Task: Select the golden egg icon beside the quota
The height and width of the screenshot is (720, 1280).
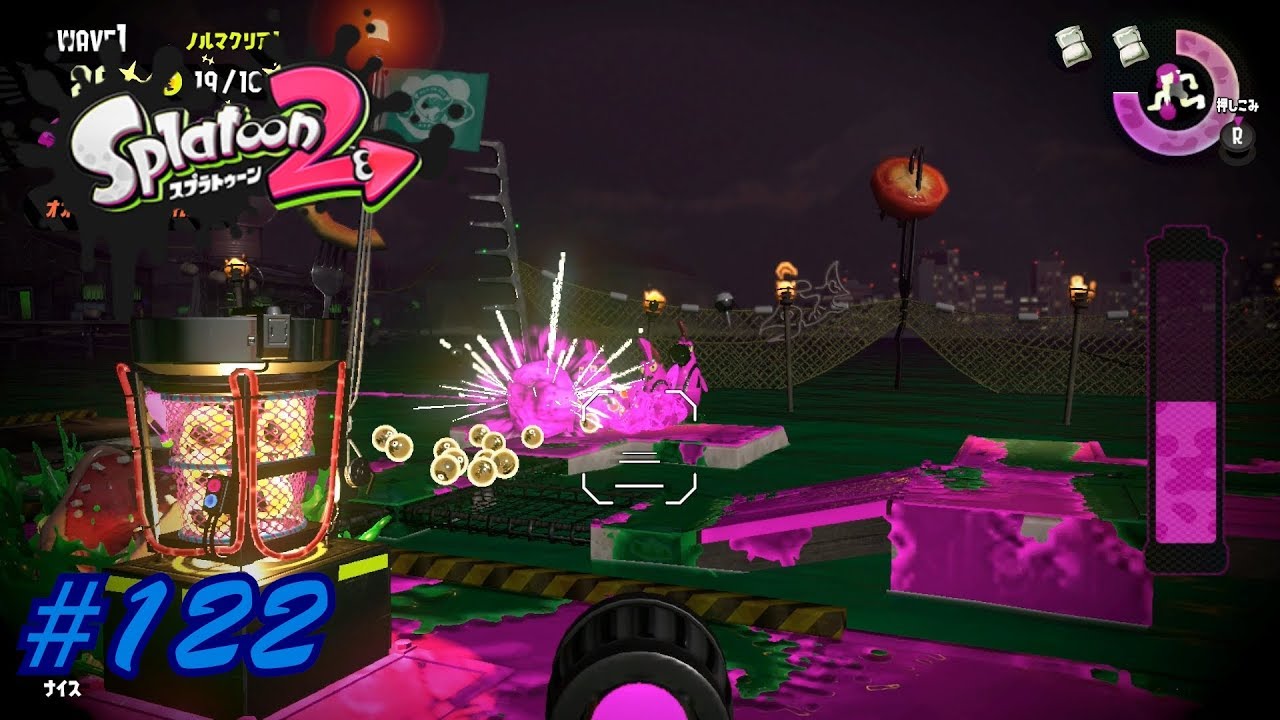Action: coord(171,84)
